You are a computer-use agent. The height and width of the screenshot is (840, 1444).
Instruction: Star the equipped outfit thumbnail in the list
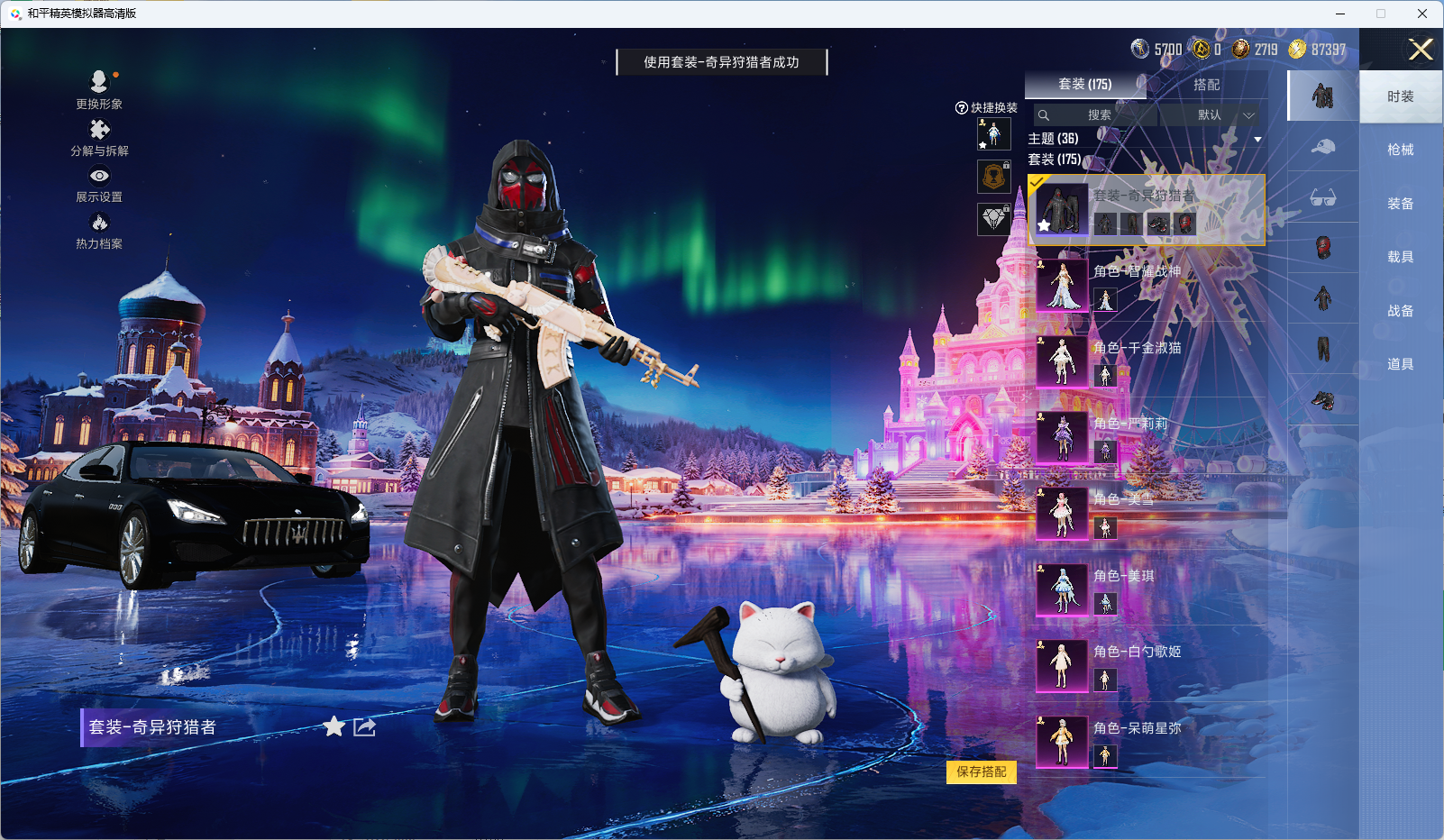[x=1044, y=224]
